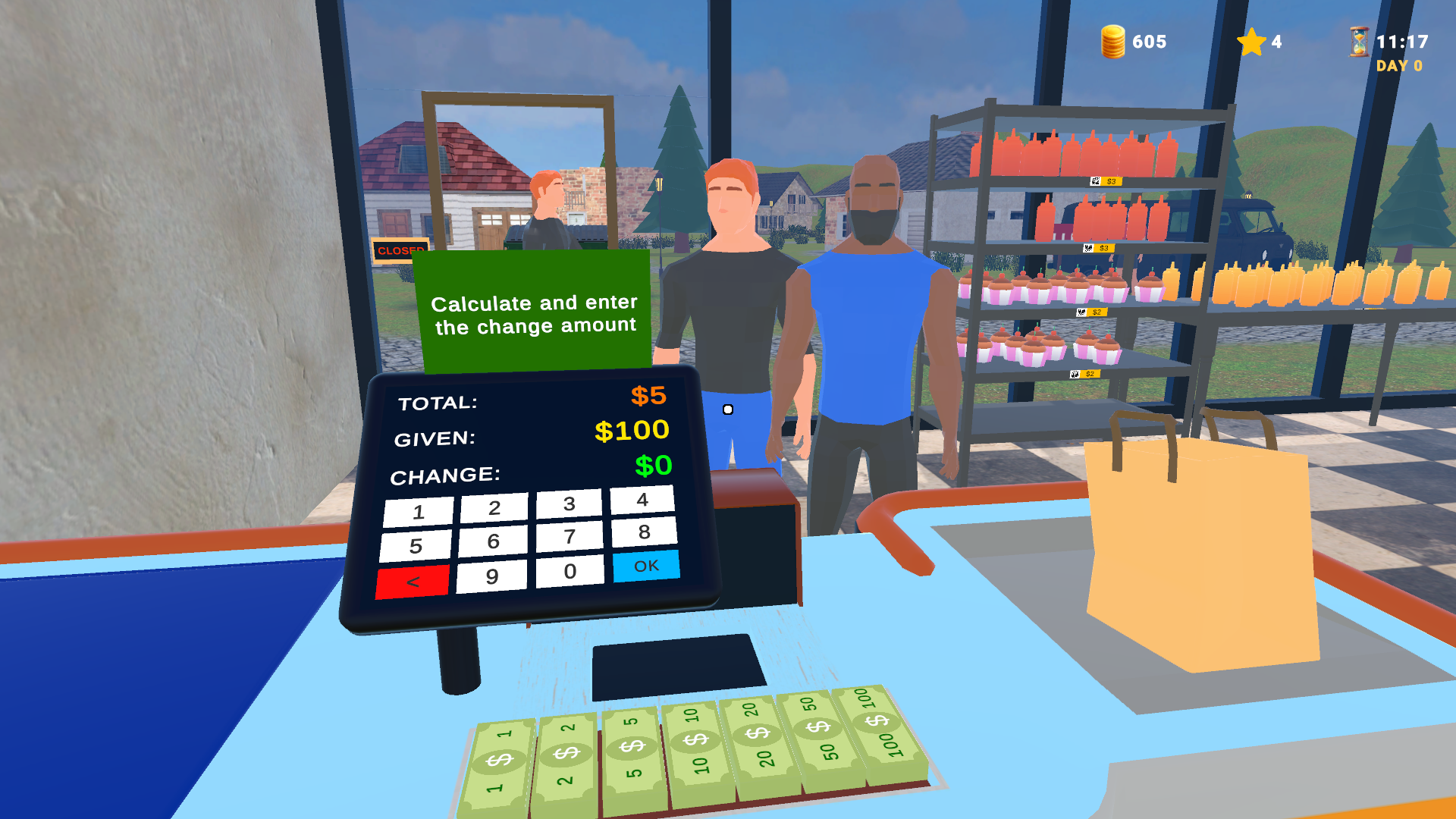Click the CLOSED sign outside the window
The width and height of the screenshot is (1456, 819).
pyautogui.click(x=400, y=249)
